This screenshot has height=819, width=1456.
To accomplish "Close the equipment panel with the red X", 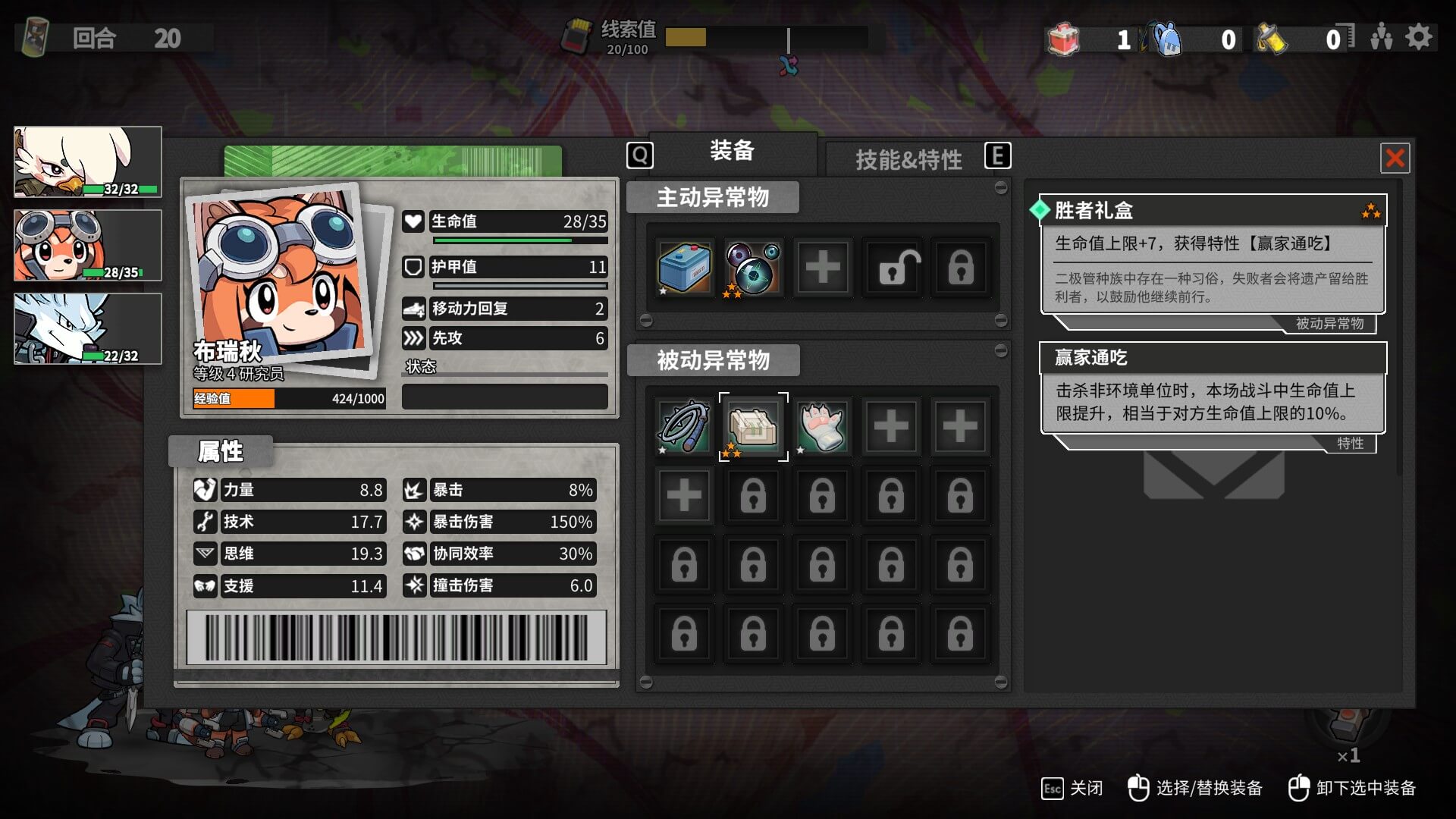I will (1395, 158).
